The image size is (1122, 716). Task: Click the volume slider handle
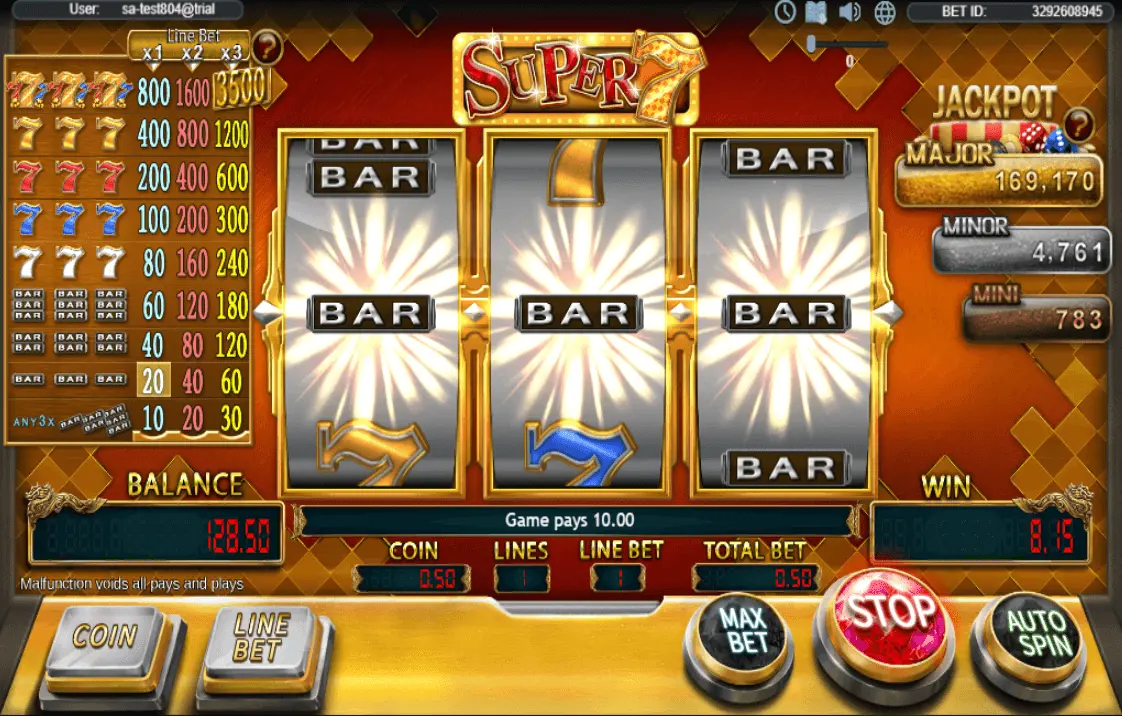tap(812, 44)
